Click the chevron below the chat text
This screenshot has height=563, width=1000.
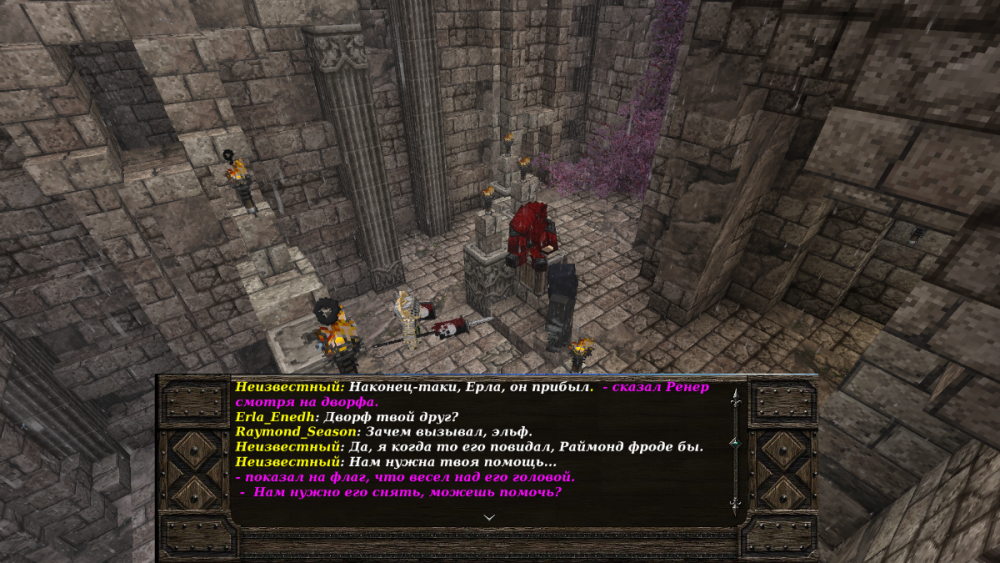point(489,517)
